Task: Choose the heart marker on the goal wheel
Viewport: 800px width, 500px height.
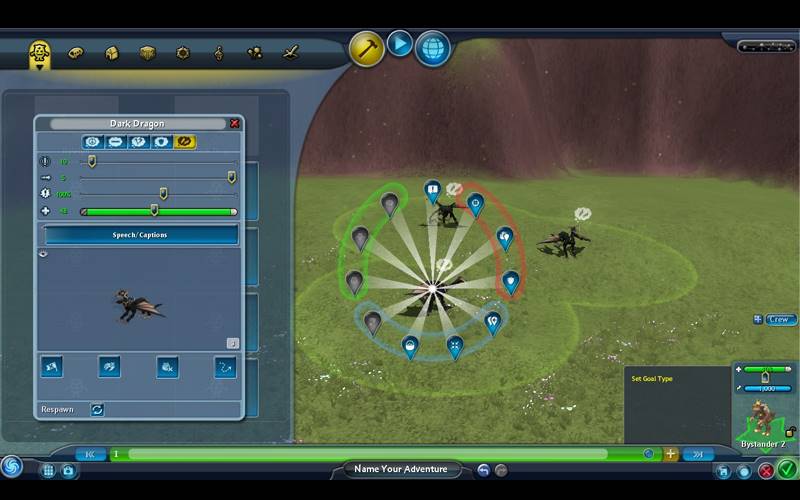Action: (511, 281)
